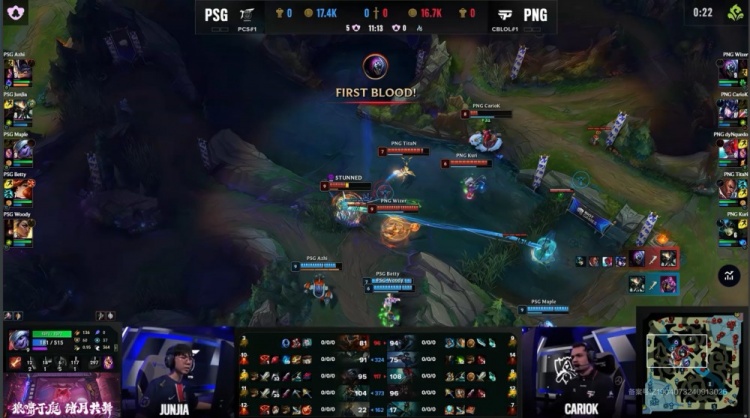Click on the minimap
The image size is (750, 418).
pos(691,360)
